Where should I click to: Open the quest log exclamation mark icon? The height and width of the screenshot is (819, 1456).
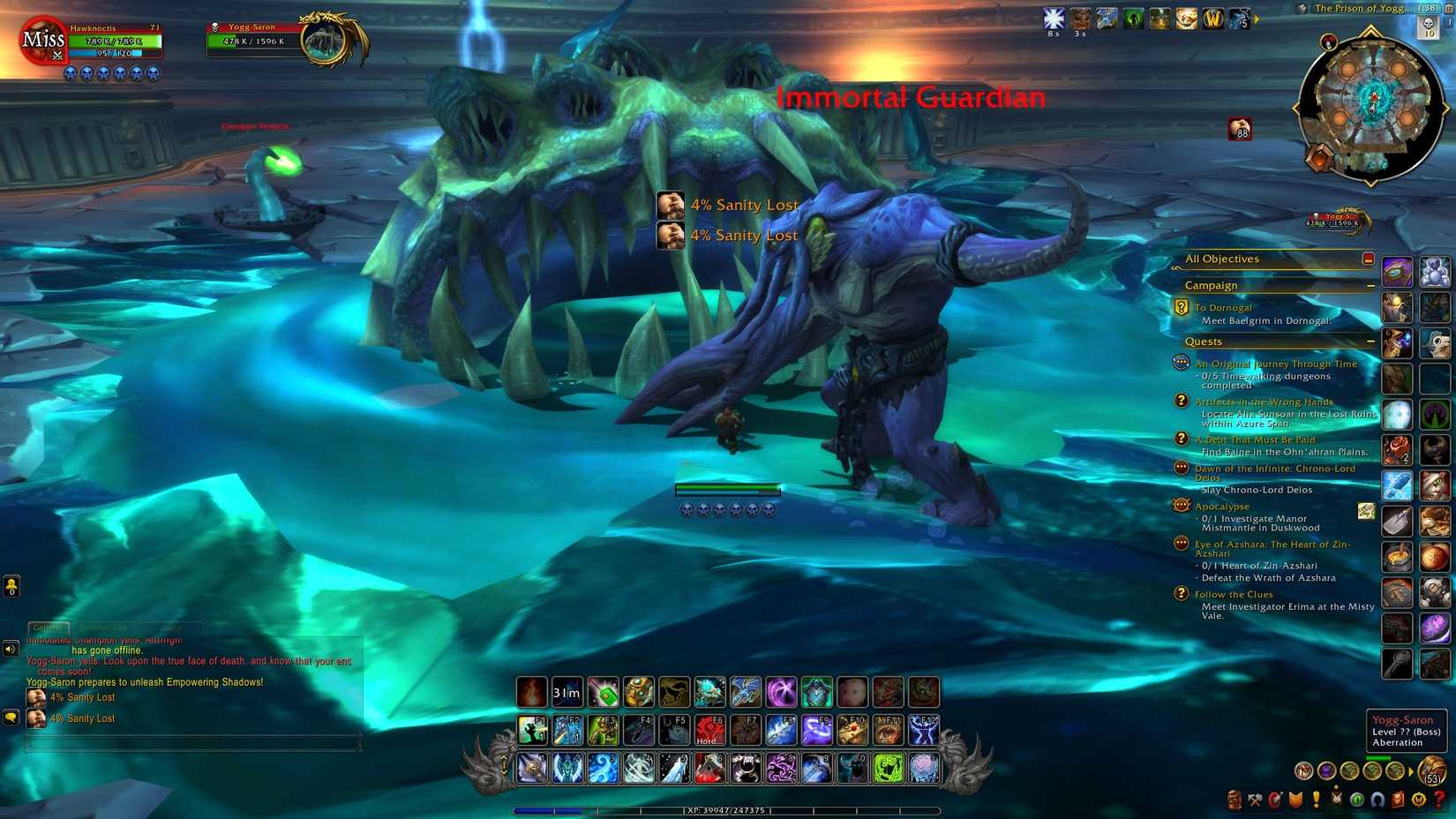[x=1316, y=800]
